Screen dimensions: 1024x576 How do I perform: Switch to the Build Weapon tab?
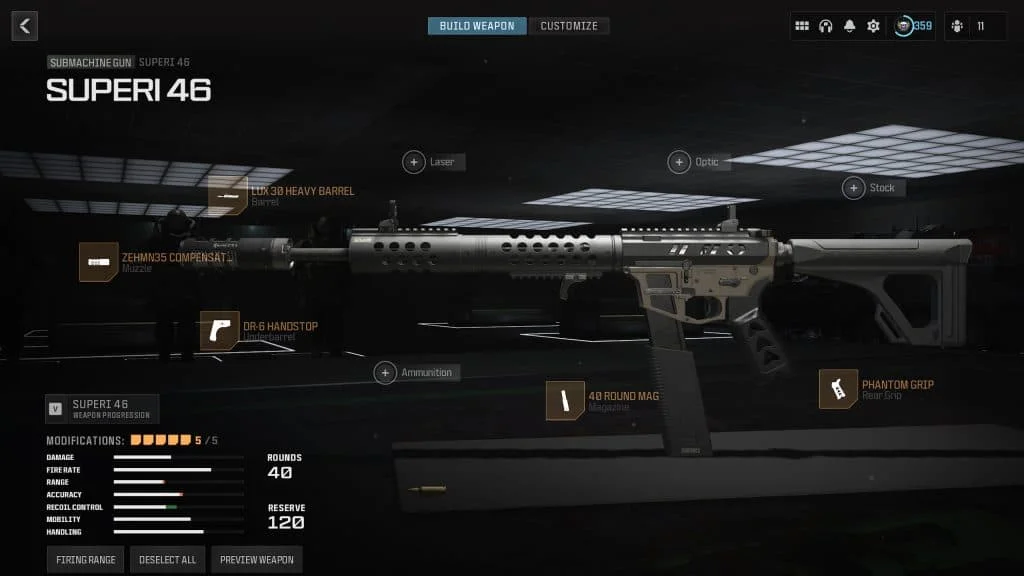click(477, 26)
